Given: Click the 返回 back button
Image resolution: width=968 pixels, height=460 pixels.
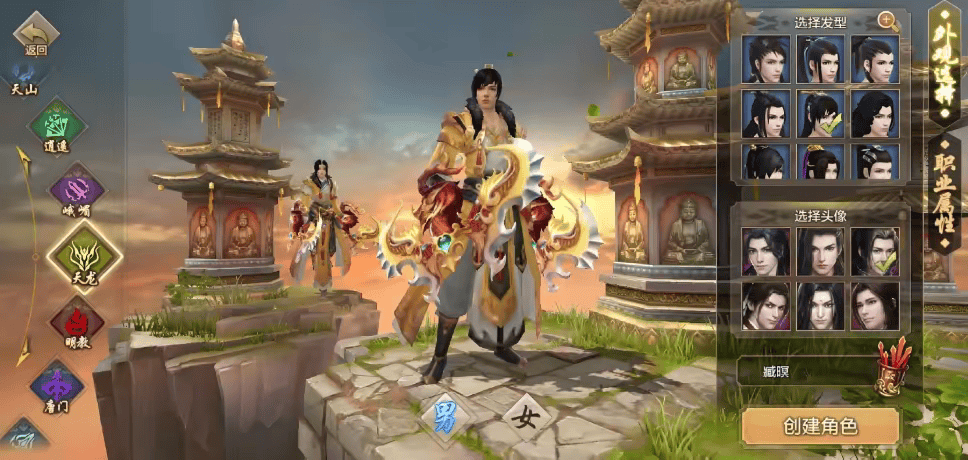Looking at the screenshot, I should click(36, 34).
